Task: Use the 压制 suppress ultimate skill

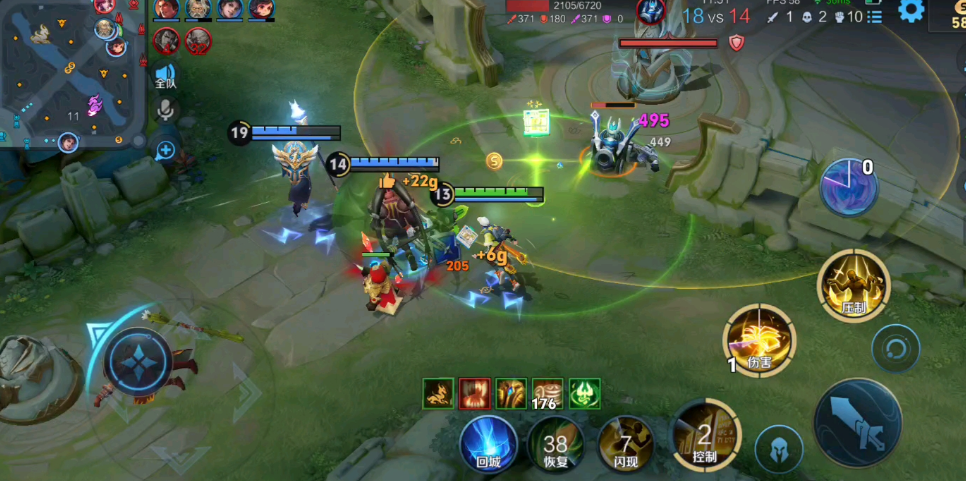Action: [852, 285]
